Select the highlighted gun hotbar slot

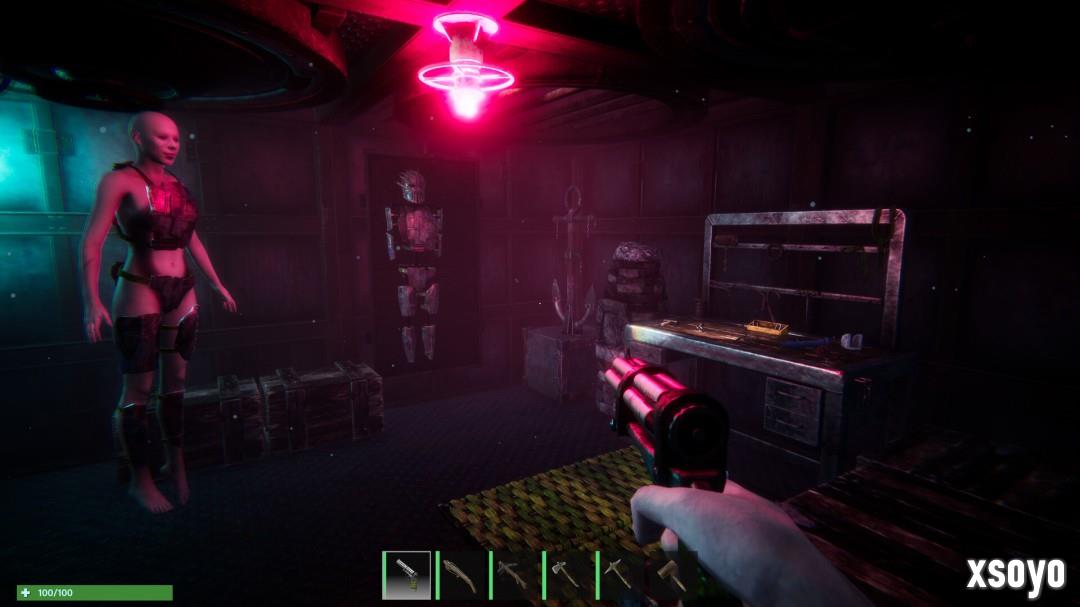(407, 575)
